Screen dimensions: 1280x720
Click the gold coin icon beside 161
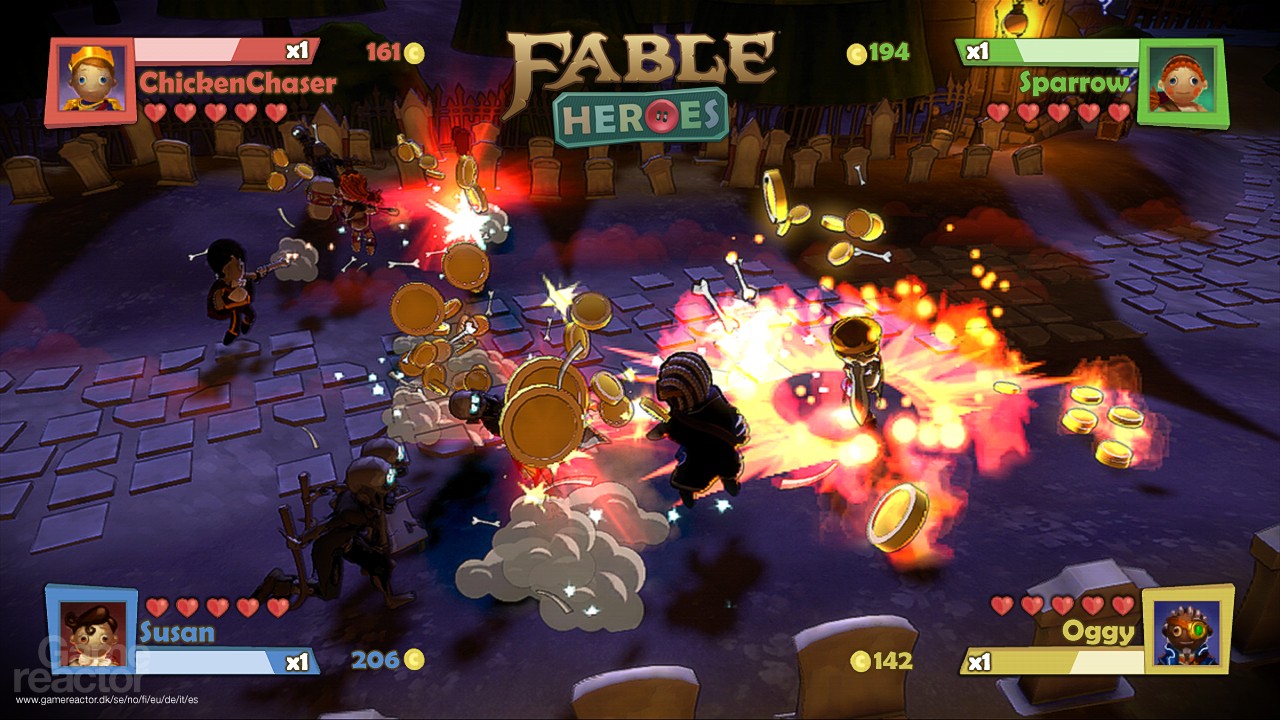click(x=413, y=52)
